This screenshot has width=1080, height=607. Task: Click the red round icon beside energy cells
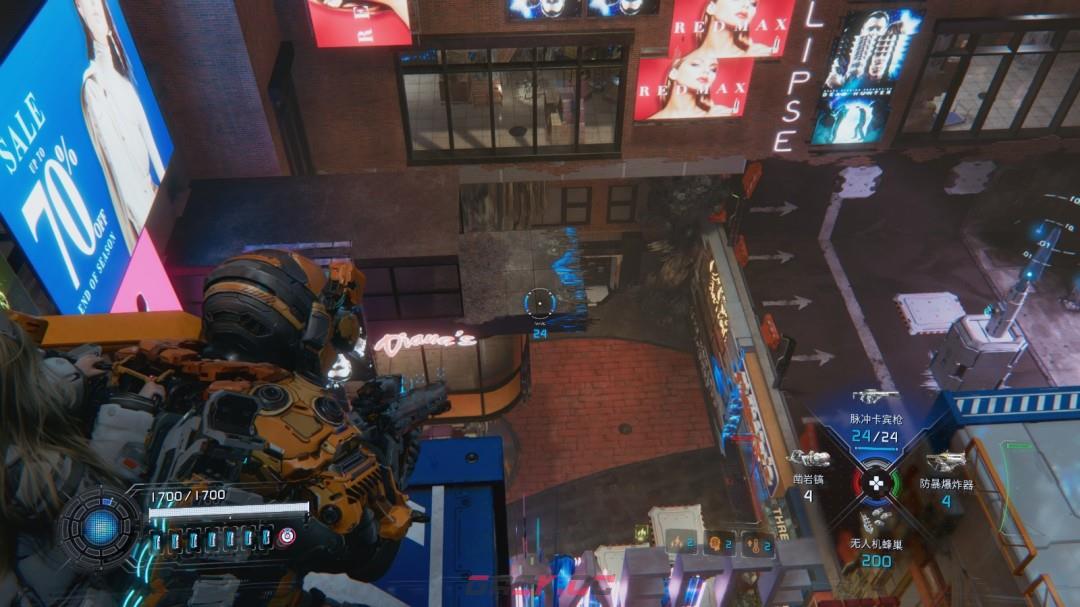coord(287,537)
